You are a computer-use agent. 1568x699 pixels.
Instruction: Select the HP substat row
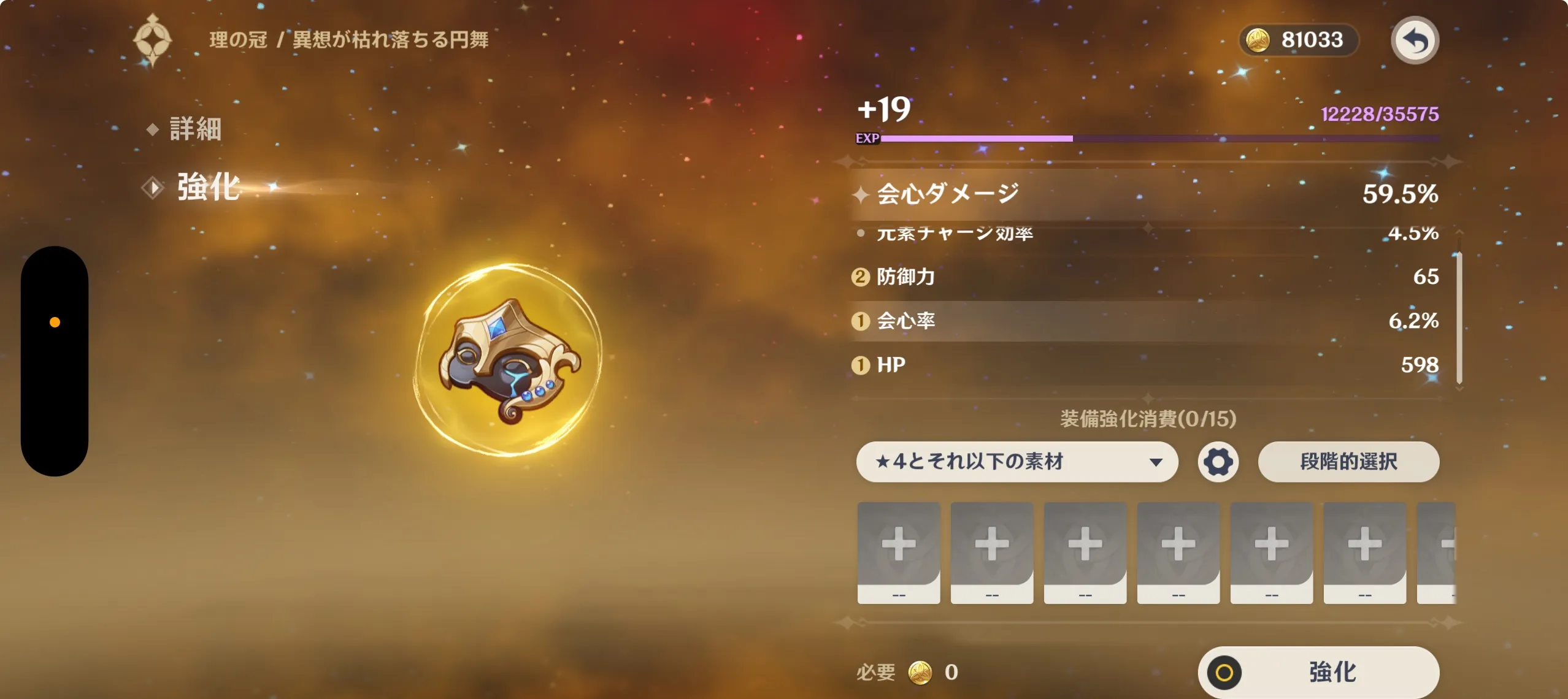click(x=1145, y=365)
